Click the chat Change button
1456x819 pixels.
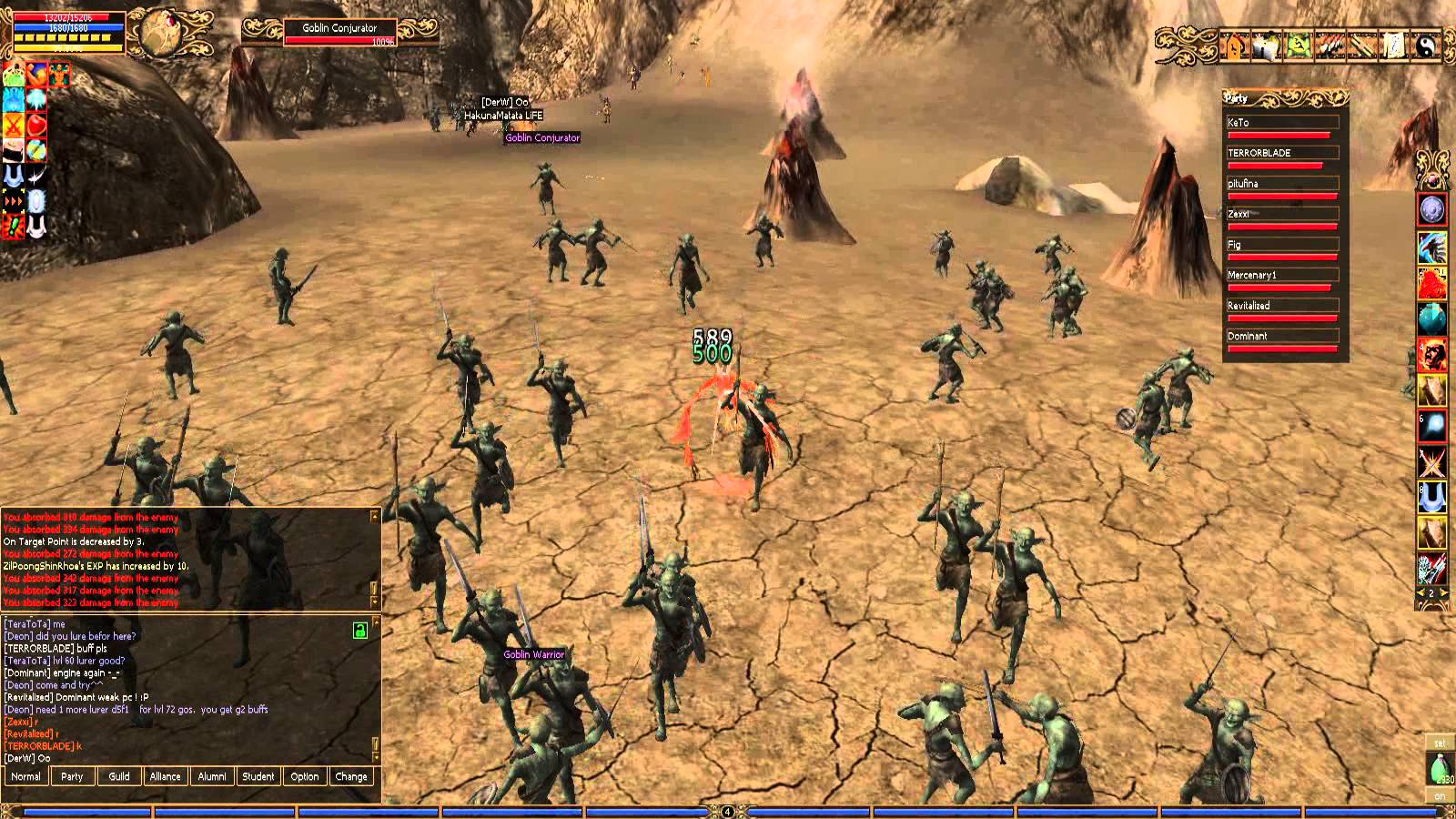(351, 776)
